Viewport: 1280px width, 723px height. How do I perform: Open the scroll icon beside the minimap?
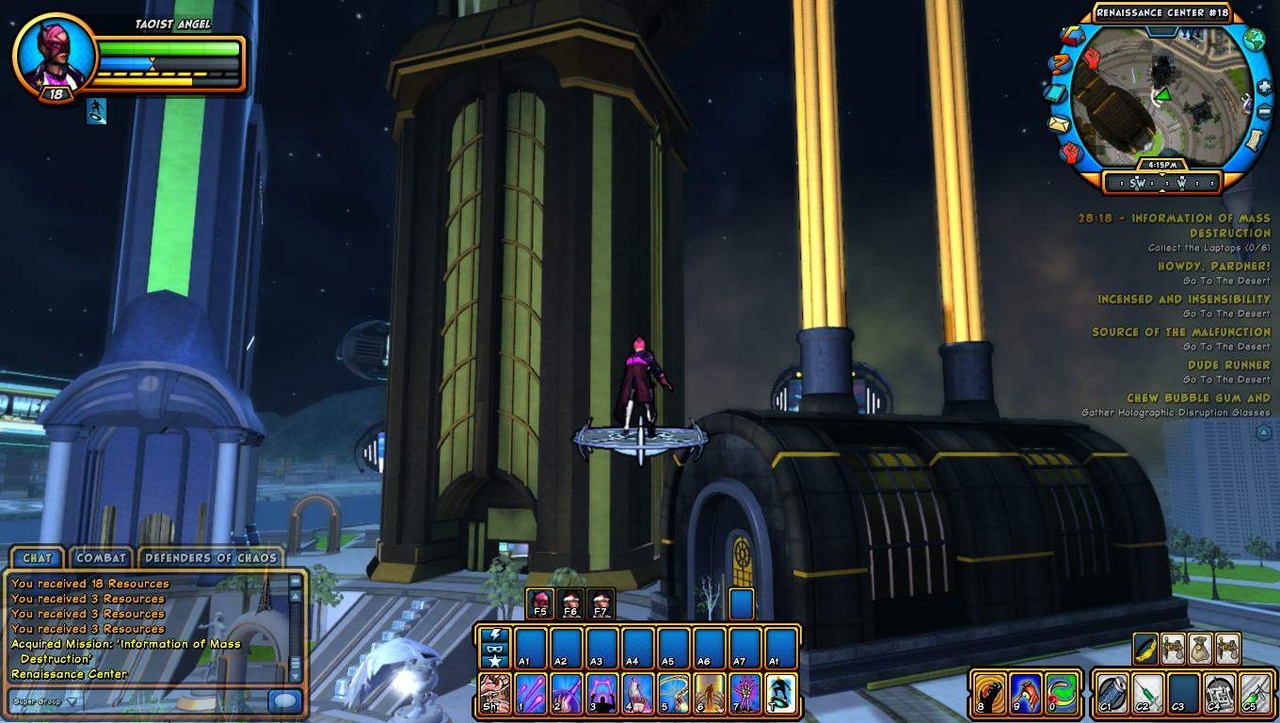click(1253, 140)
